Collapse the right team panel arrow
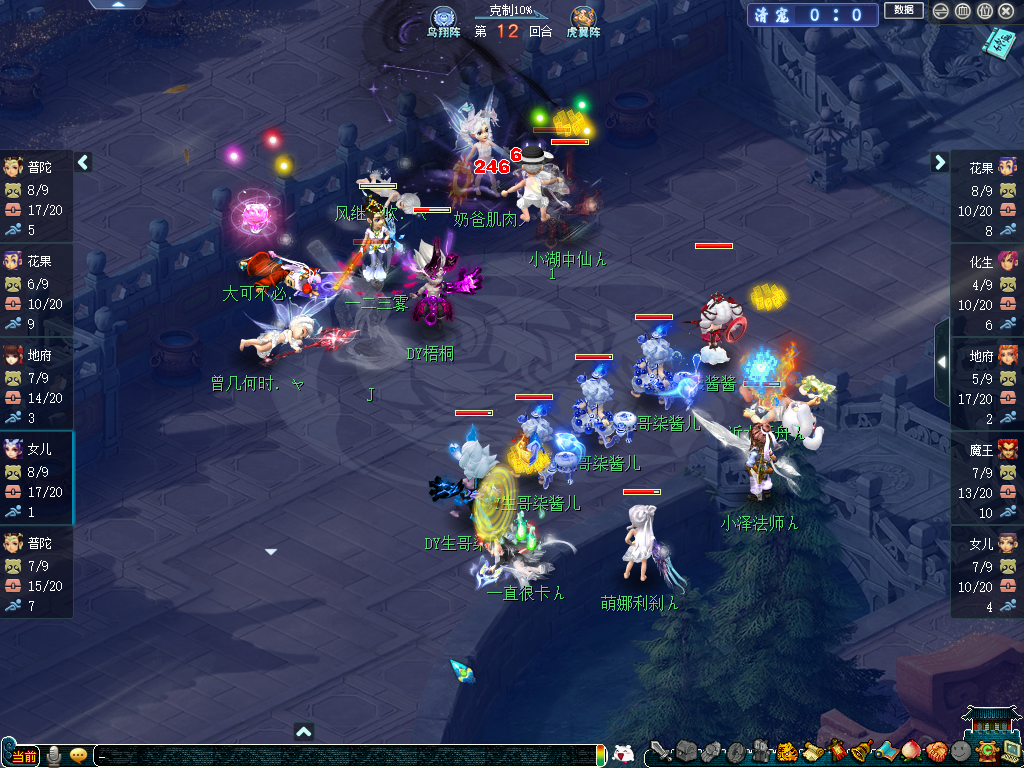The height and width of the screenshot is (768, 1024). 940,162
